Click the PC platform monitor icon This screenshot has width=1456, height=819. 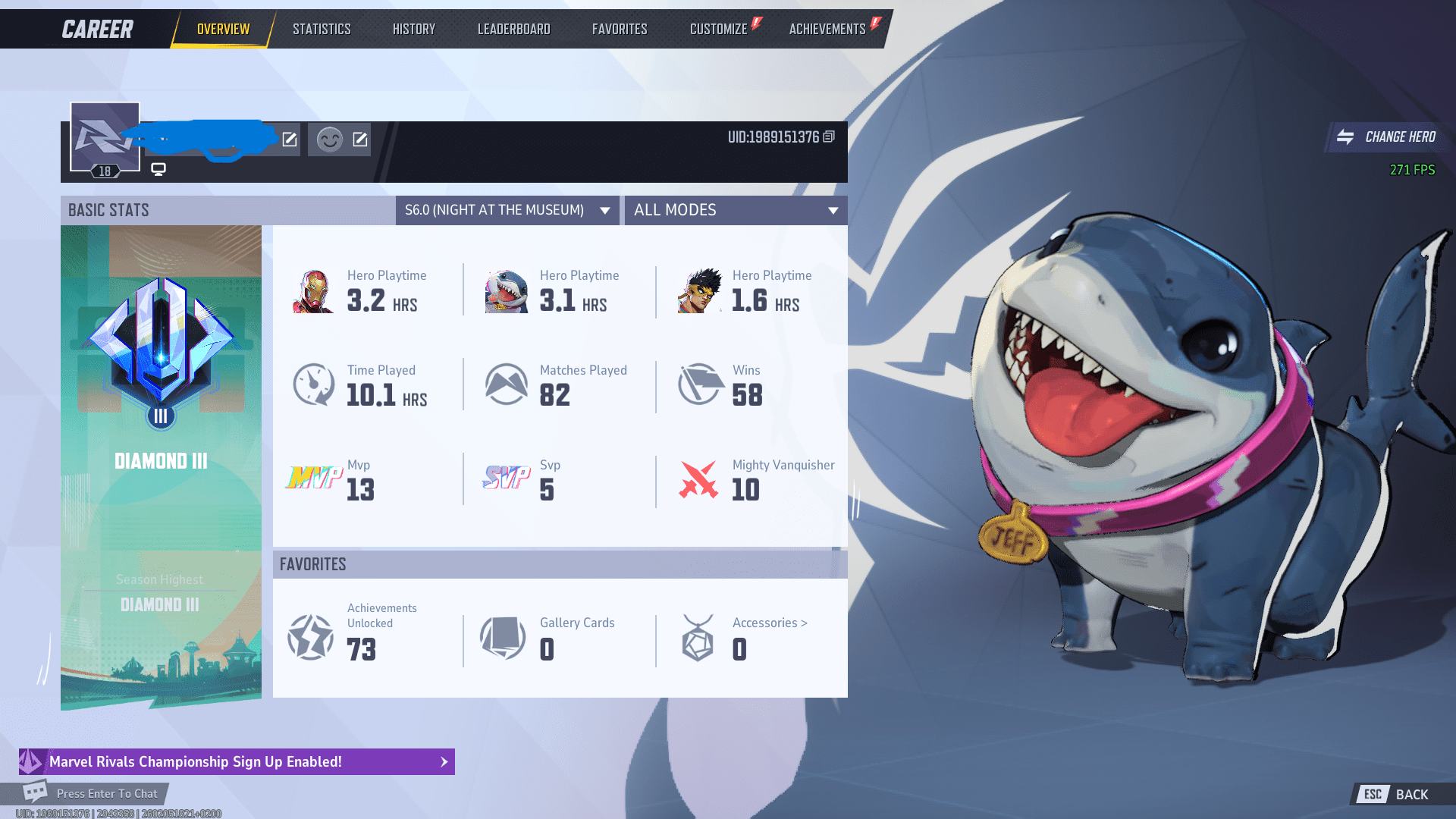[x=157, y=170]
